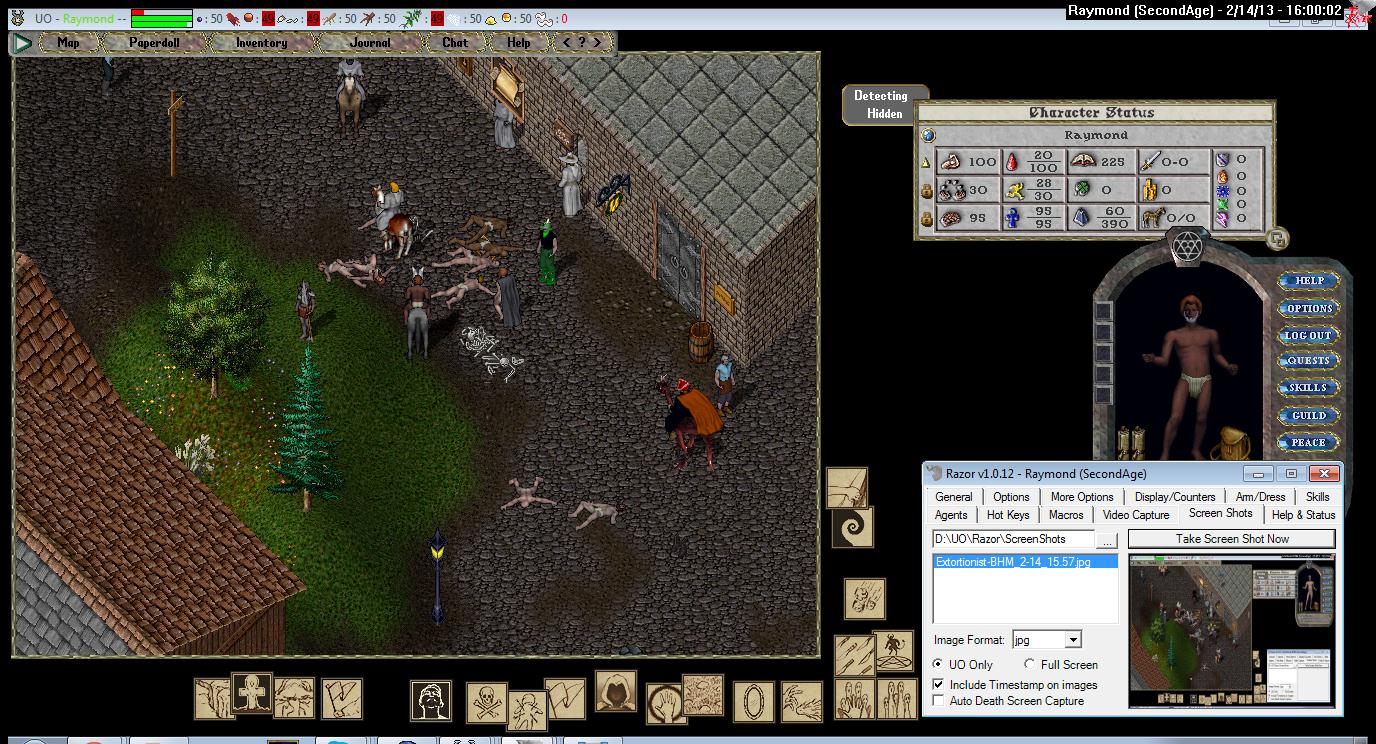Screen dimensions: 1376x744
Task: Open the QUESTS paperdoll button
Action: (x=1309, y=361)
